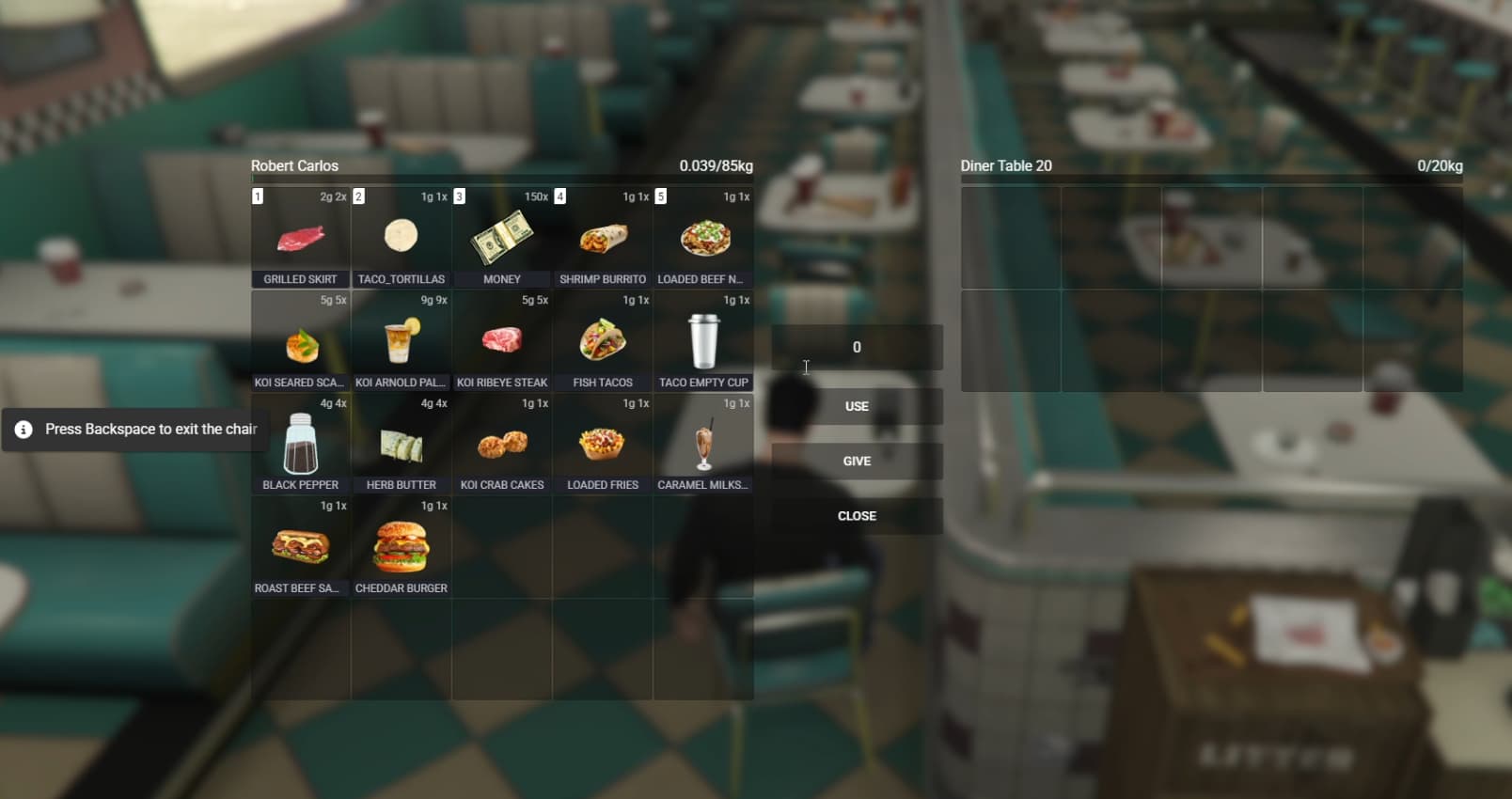Click an empty slot in Diner Table 20

coord(1011,238)
